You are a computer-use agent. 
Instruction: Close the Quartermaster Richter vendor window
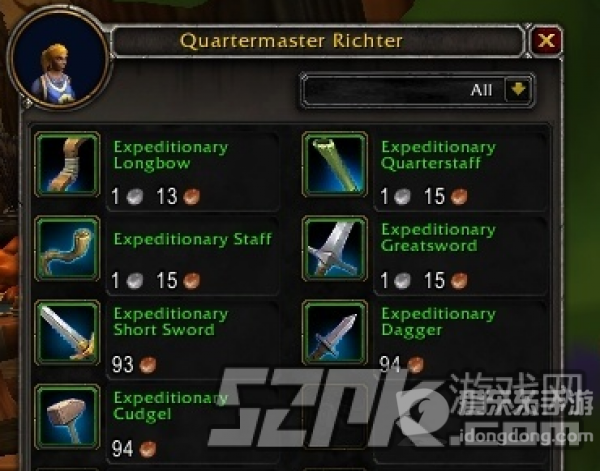point(546,41)
